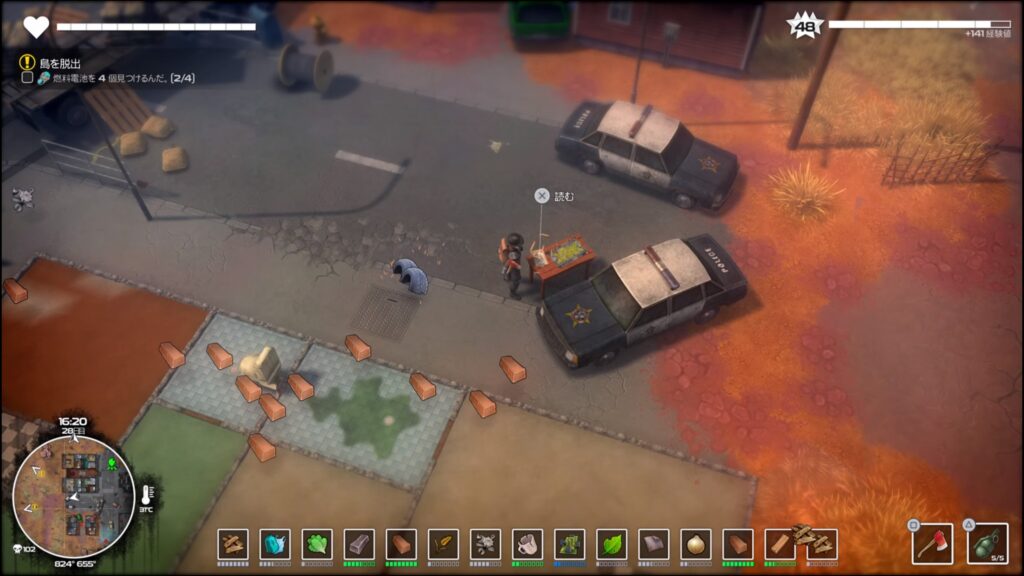
Task: Select the wooden plank slot
Action: tap(779, 544)
